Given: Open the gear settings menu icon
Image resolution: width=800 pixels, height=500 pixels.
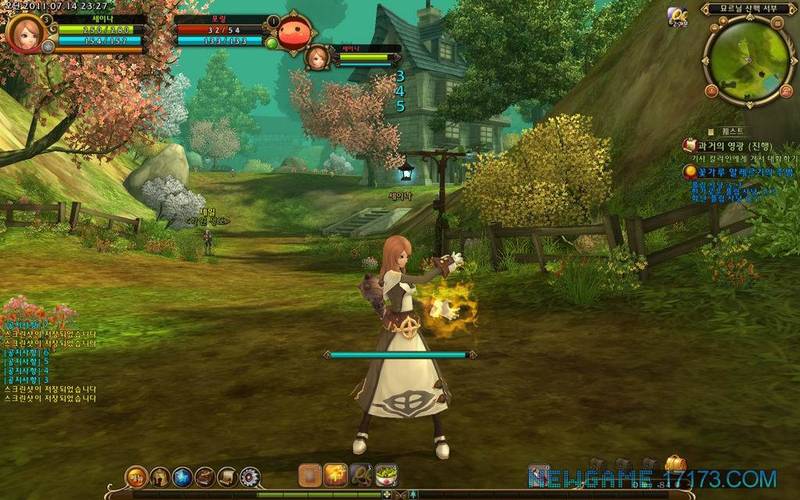Looking at the screenshot, I should (250, 477).
